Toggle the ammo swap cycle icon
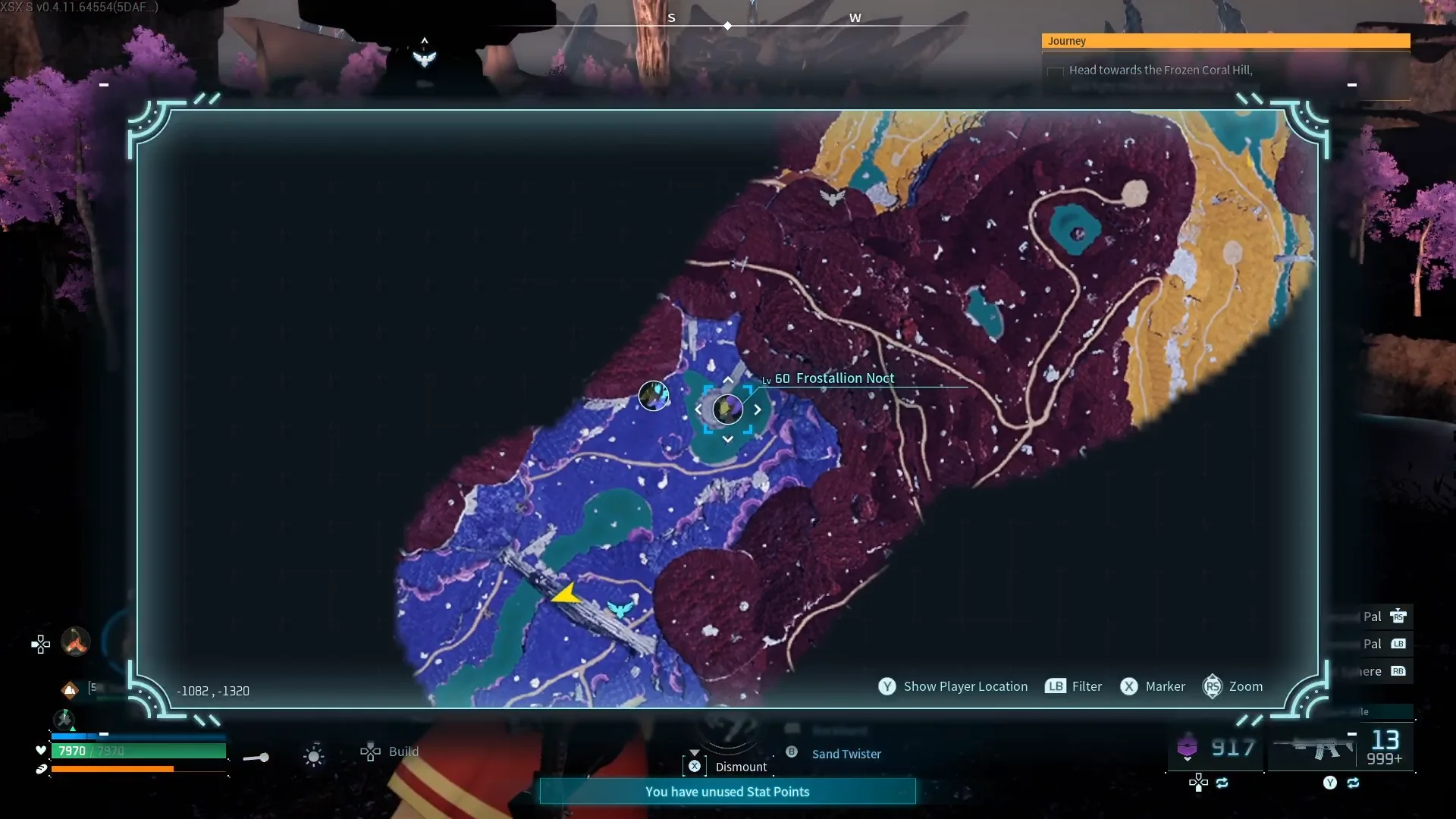 pyautogui.click(x=1354, y=783)
